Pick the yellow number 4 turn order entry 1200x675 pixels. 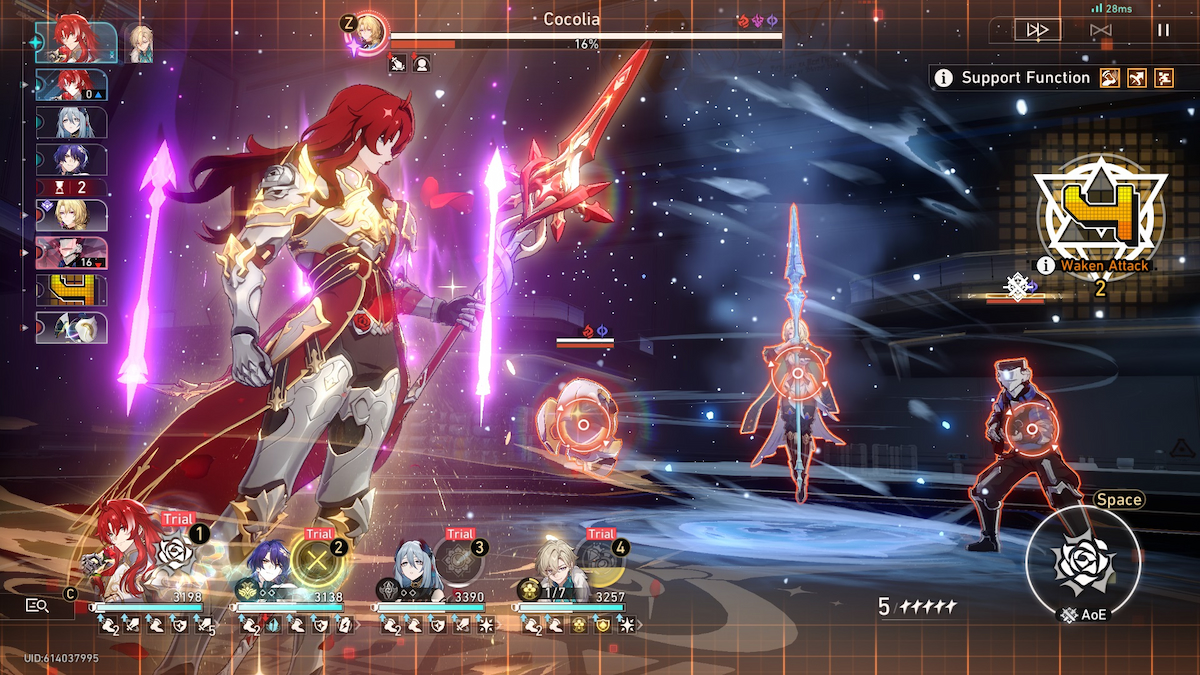click(x=71, y=291)
